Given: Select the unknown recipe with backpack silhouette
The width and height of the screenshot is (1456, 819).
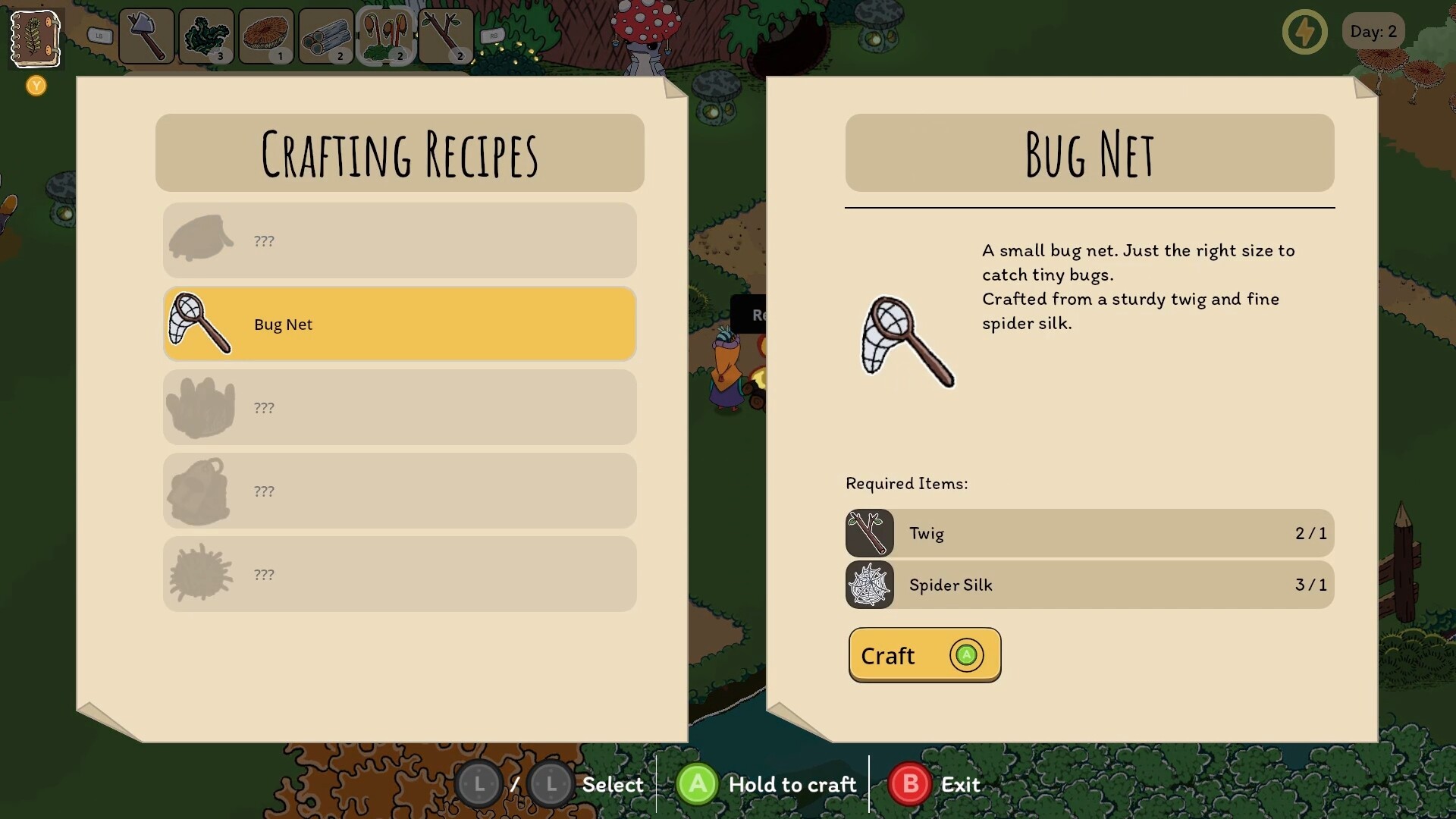Looking at the screenshot, I should click(x=400, y=491).
